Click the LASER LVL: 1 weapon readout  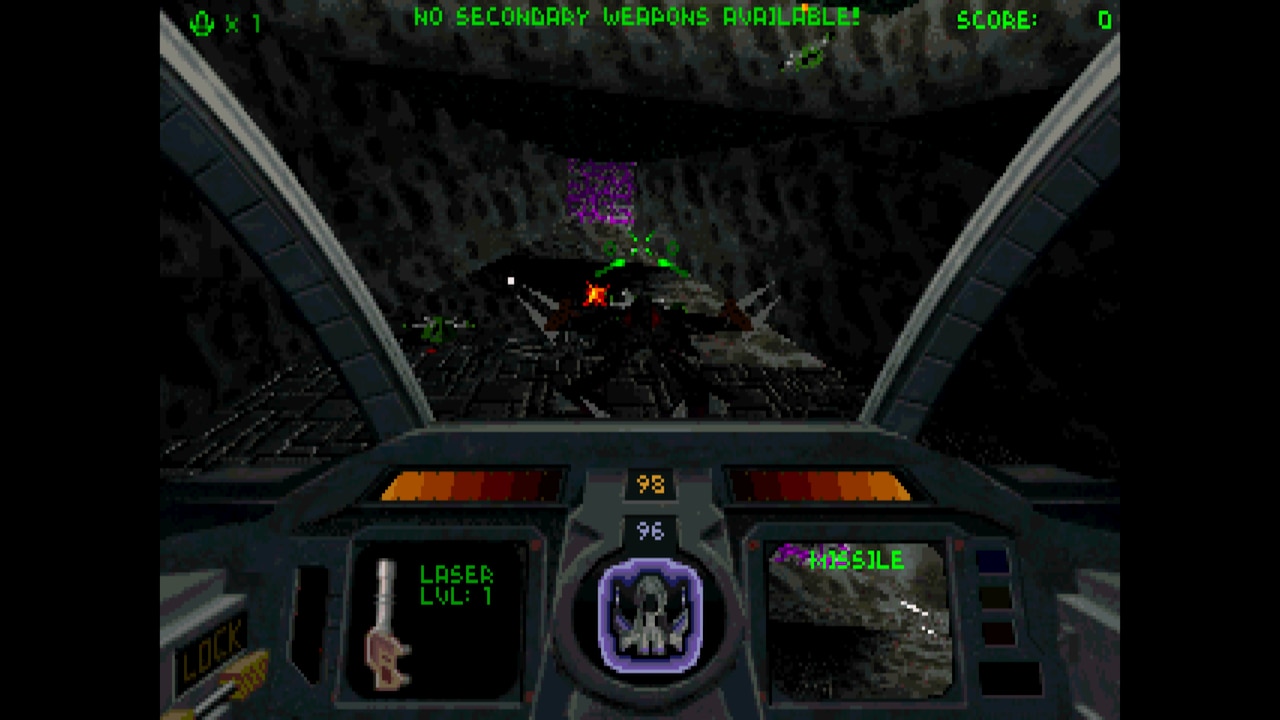pos(455,582)
